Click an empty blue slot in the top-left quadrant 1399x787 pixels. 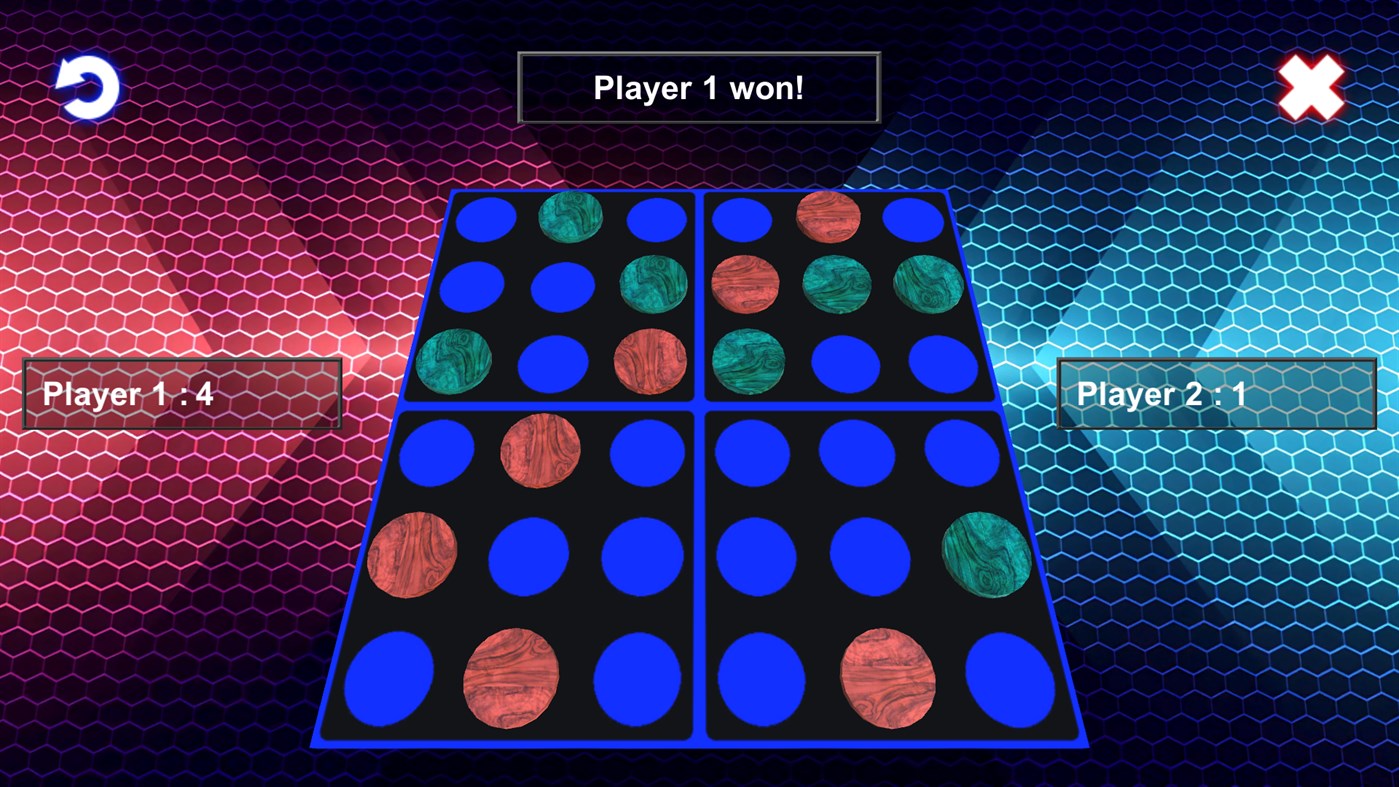coord(484,218)
